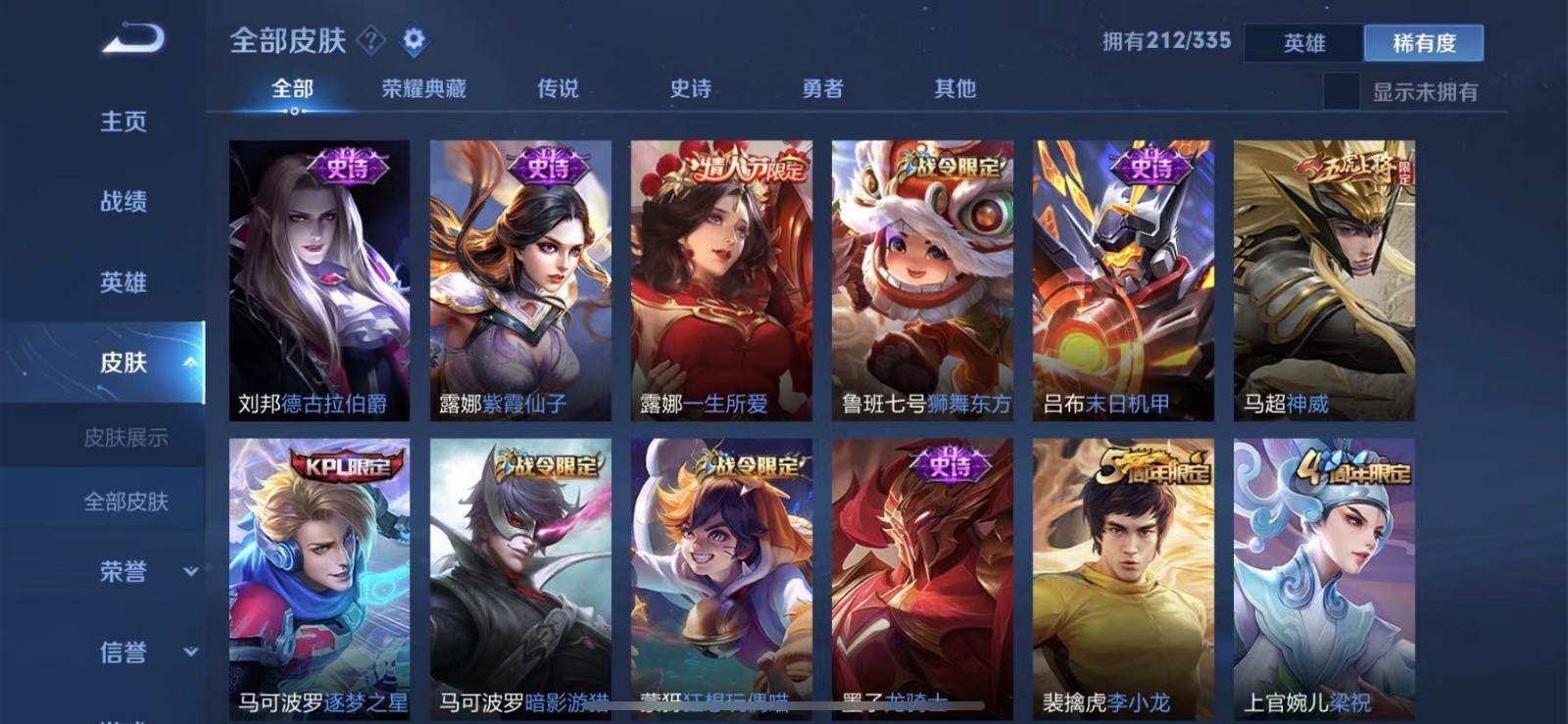Navigate to 主页 in the sidebar
Screen dimensions: 1568x724
coord(120,121)
